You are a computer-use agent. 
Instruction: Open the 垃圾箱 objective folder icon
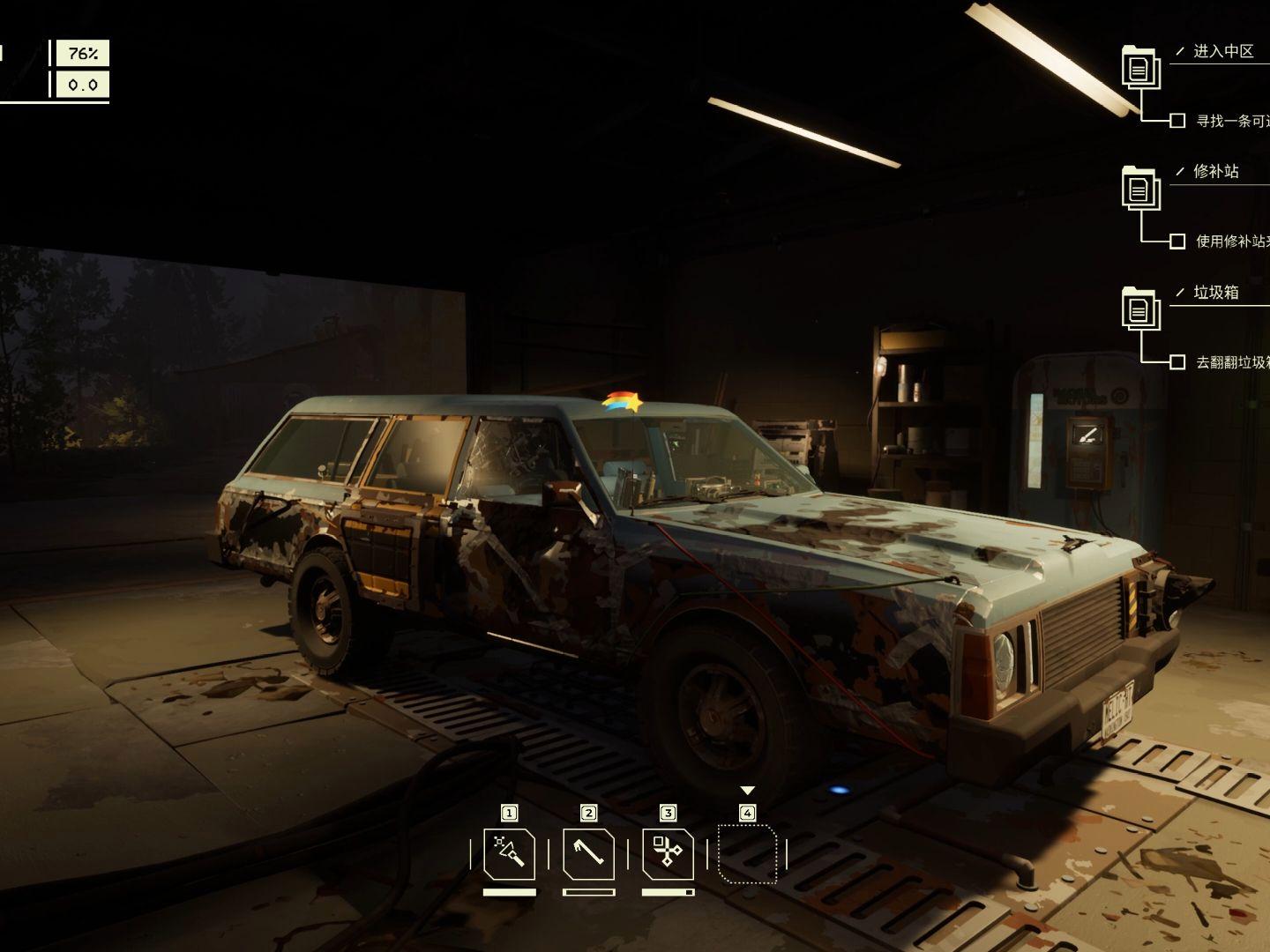point(1139,309)
